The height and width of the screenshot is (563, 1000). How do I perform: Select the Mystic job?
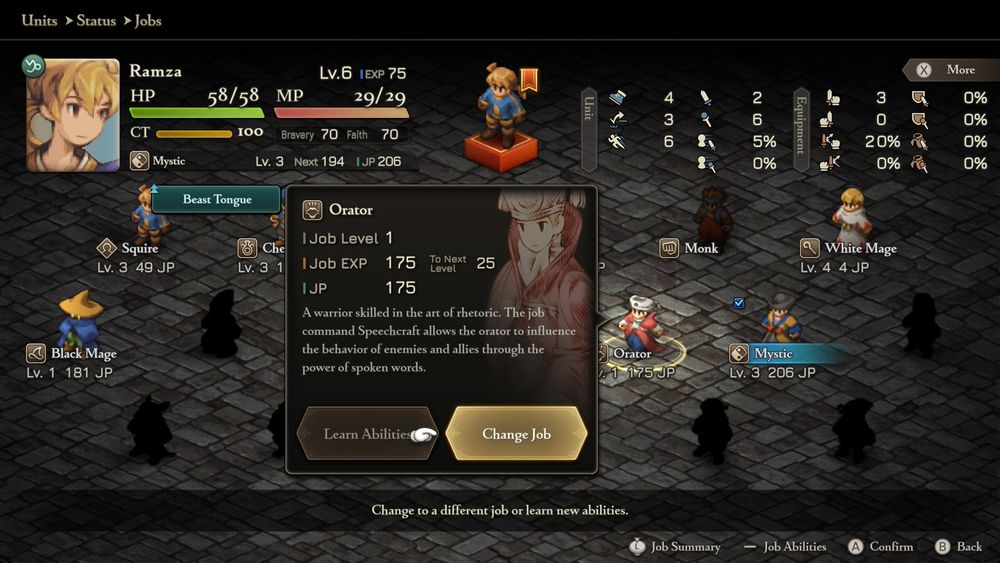click(773, 353)
